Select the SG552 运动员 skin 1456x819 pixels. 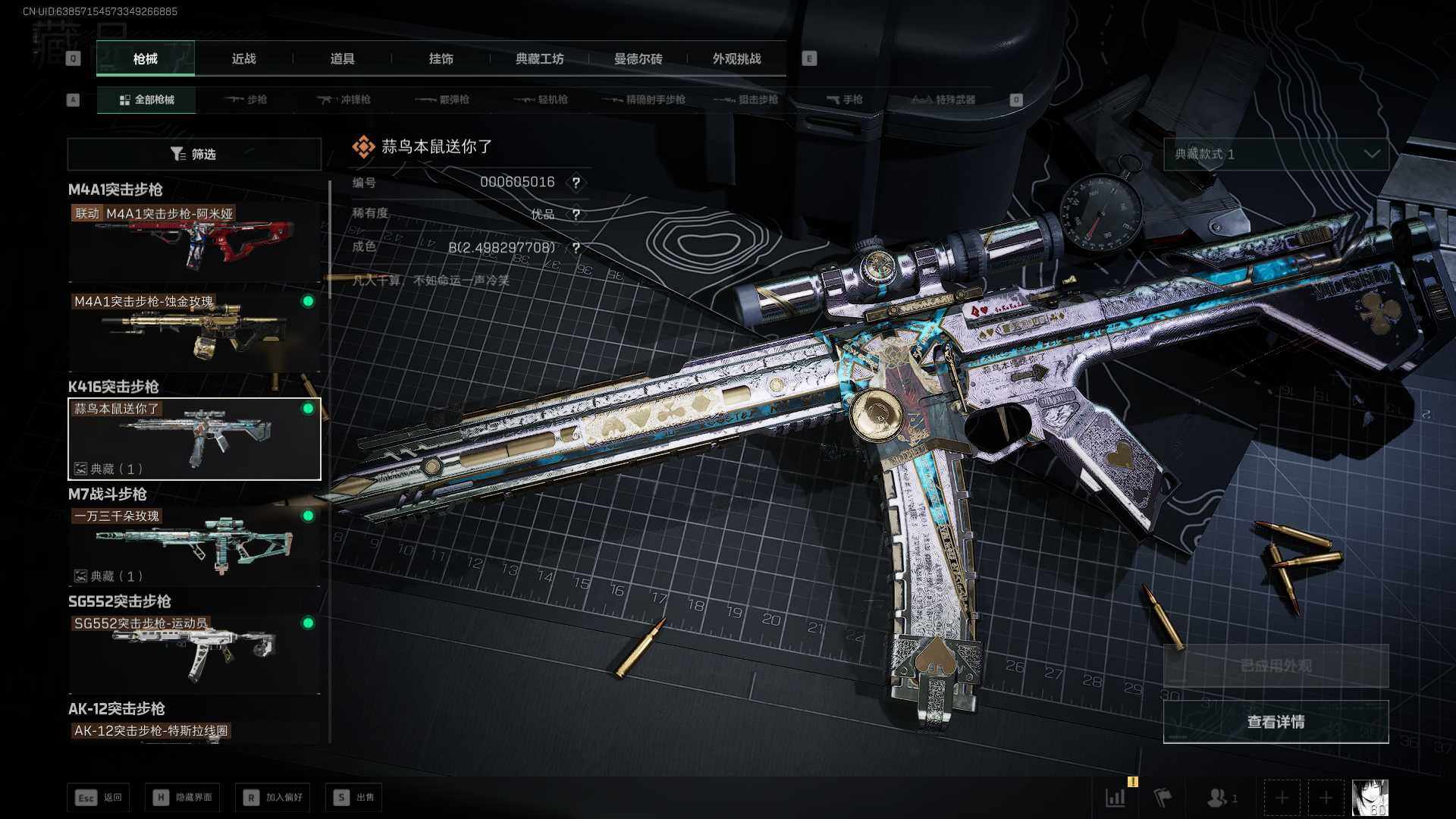tap(194, 652)
